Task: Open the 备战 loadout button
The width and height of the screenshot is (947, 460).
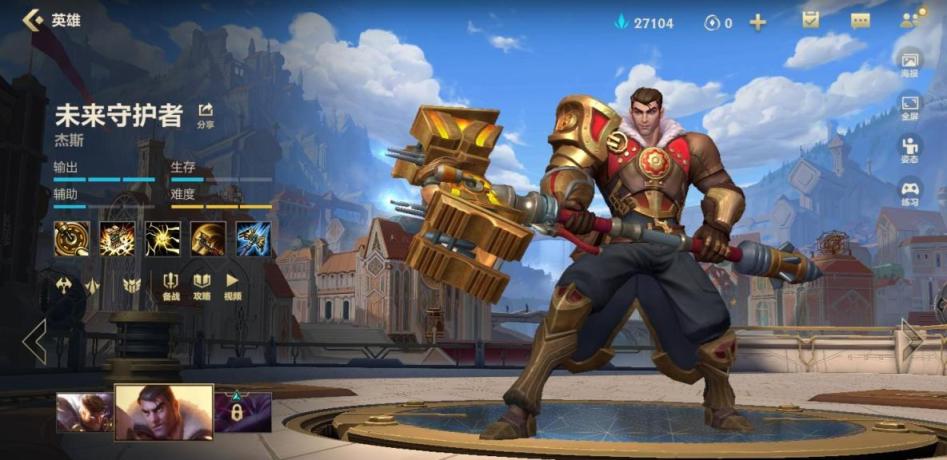Action: coord(171,286)
